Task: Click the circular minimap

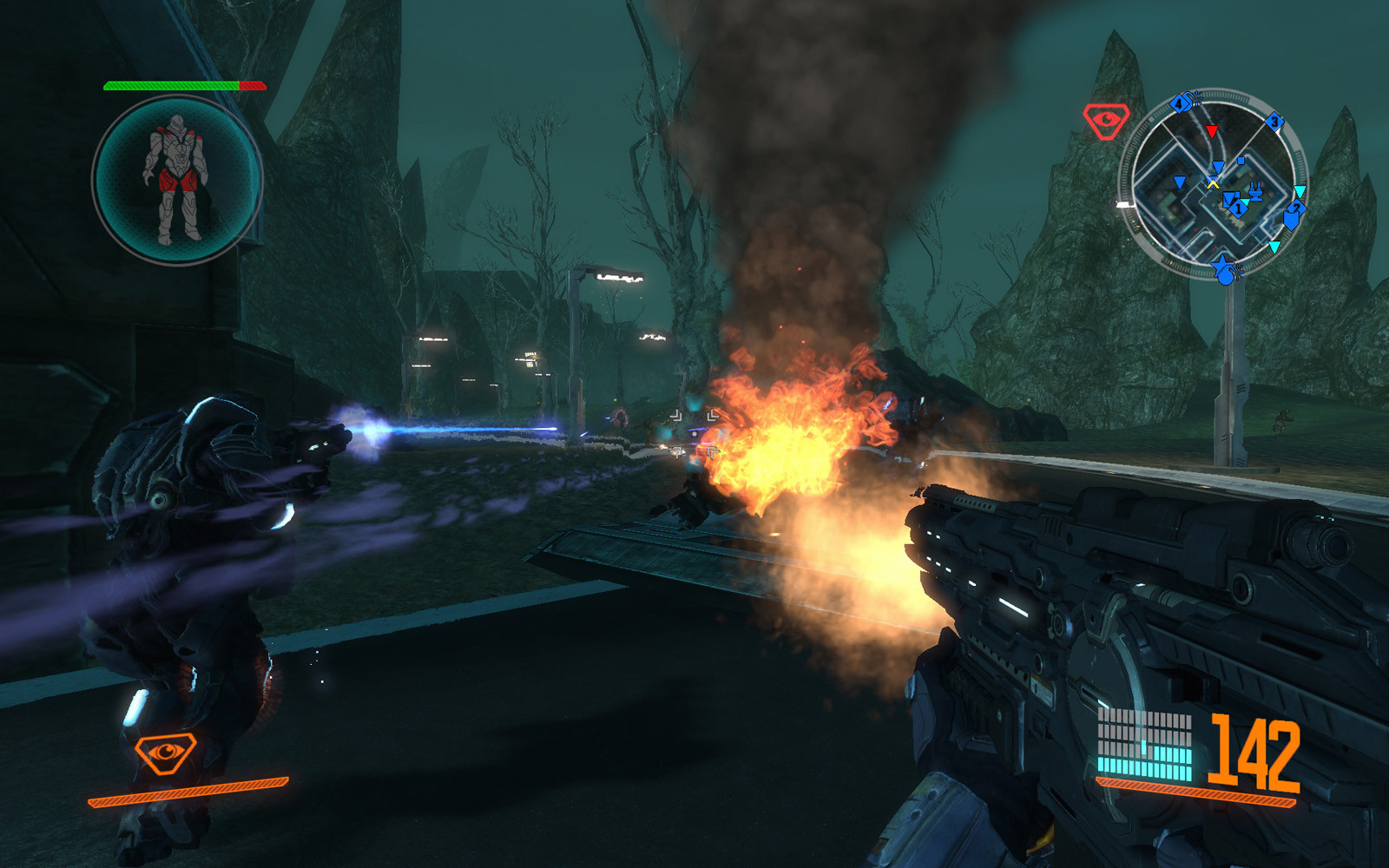Action: point(1213,184)
